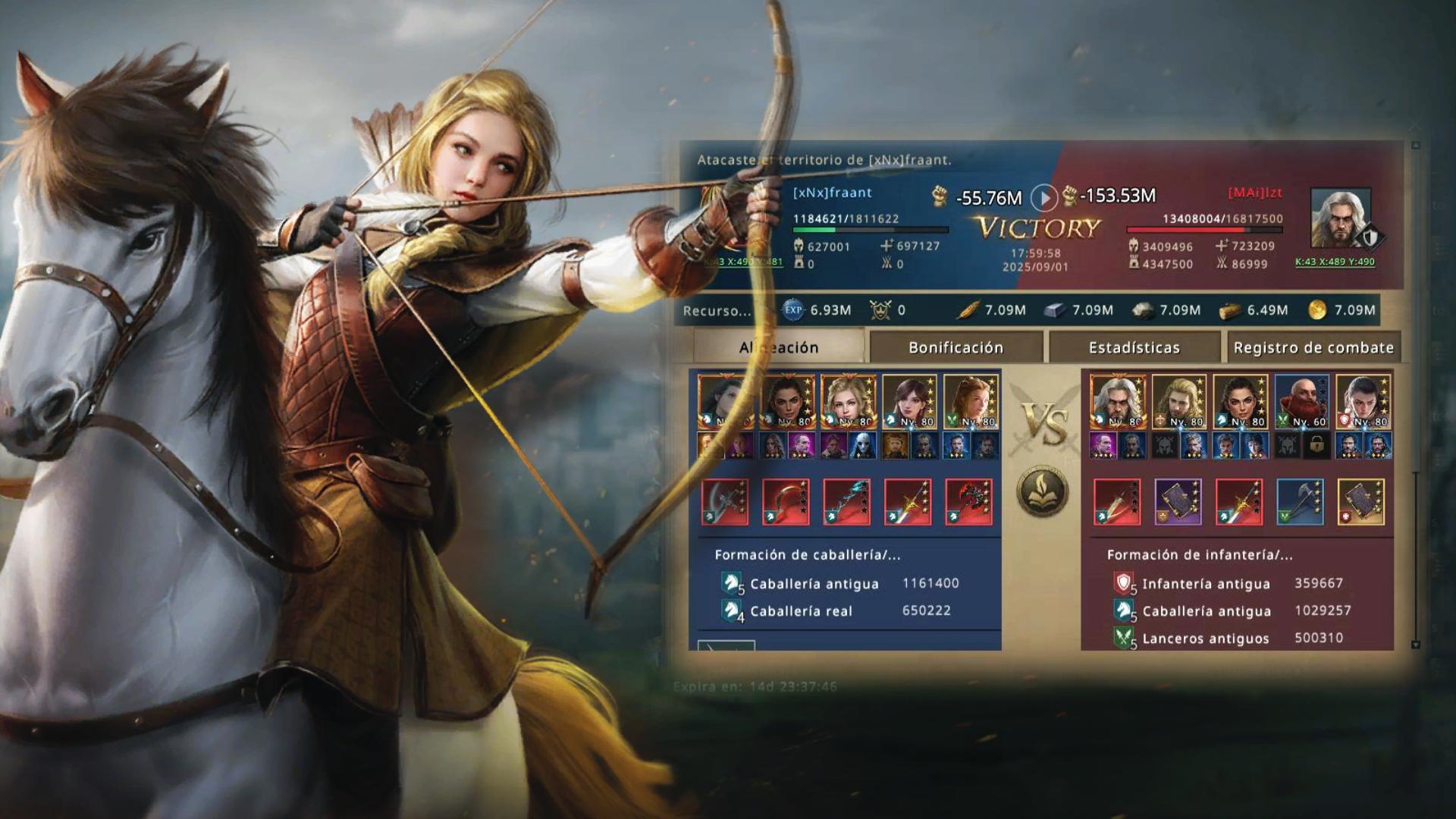Image resolution: width=1456 pixels, height=819 pixels.
Task: Click the report scrollbar down arrow
Action: (x=1415, y=645)
